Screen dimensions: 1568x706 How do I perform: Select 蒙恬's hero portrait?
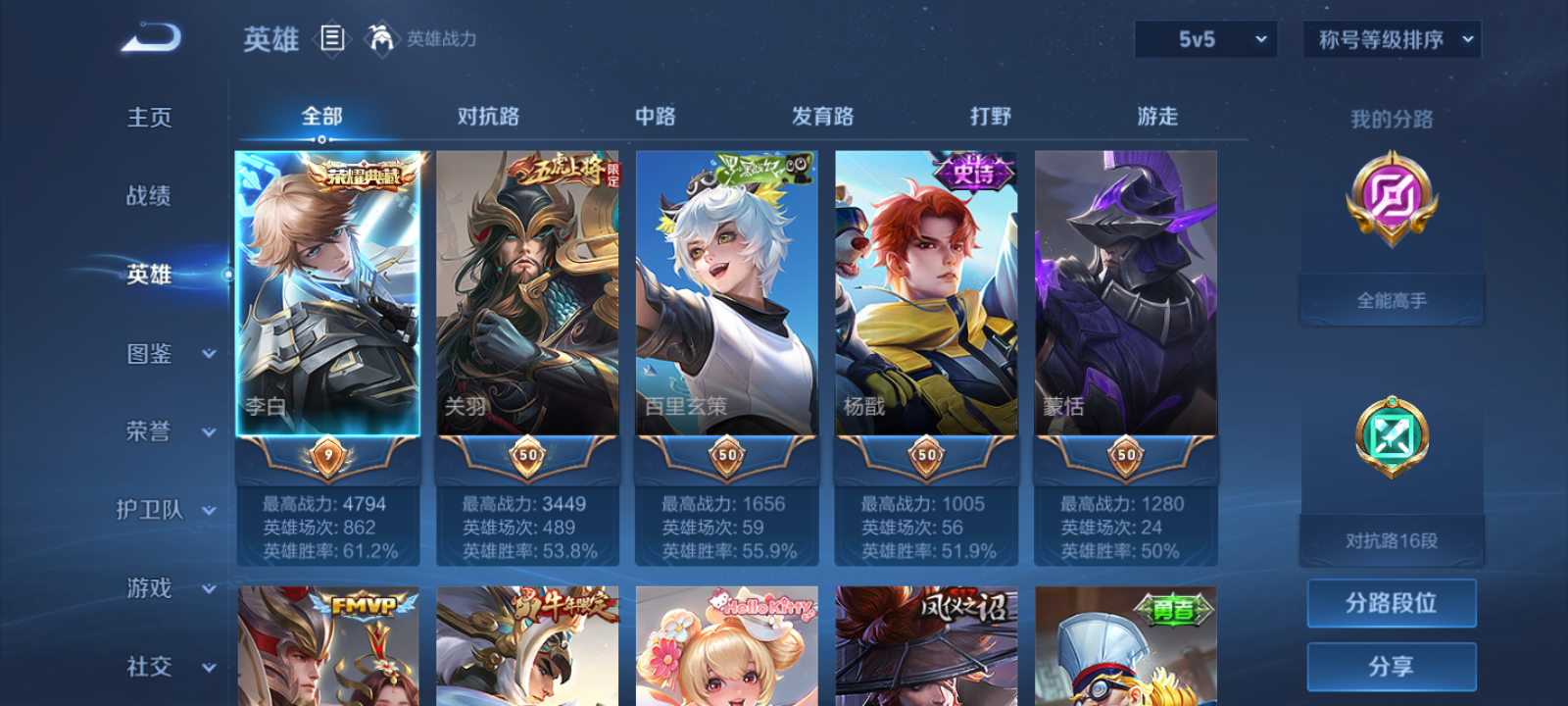[1125, 294]
